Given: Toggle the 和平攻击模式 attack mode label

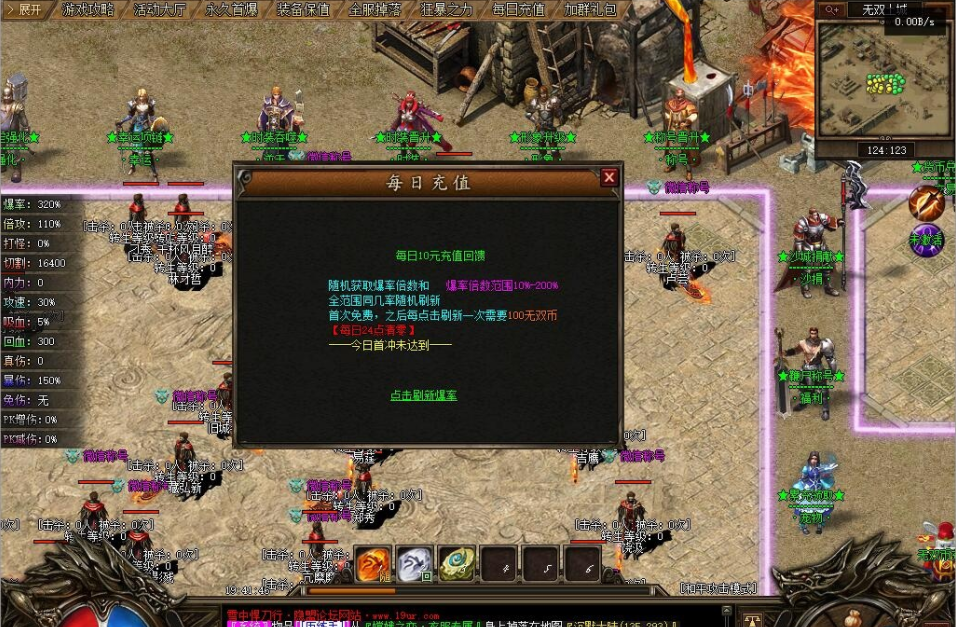Looking at the screenshot, I should coord(717,588).
